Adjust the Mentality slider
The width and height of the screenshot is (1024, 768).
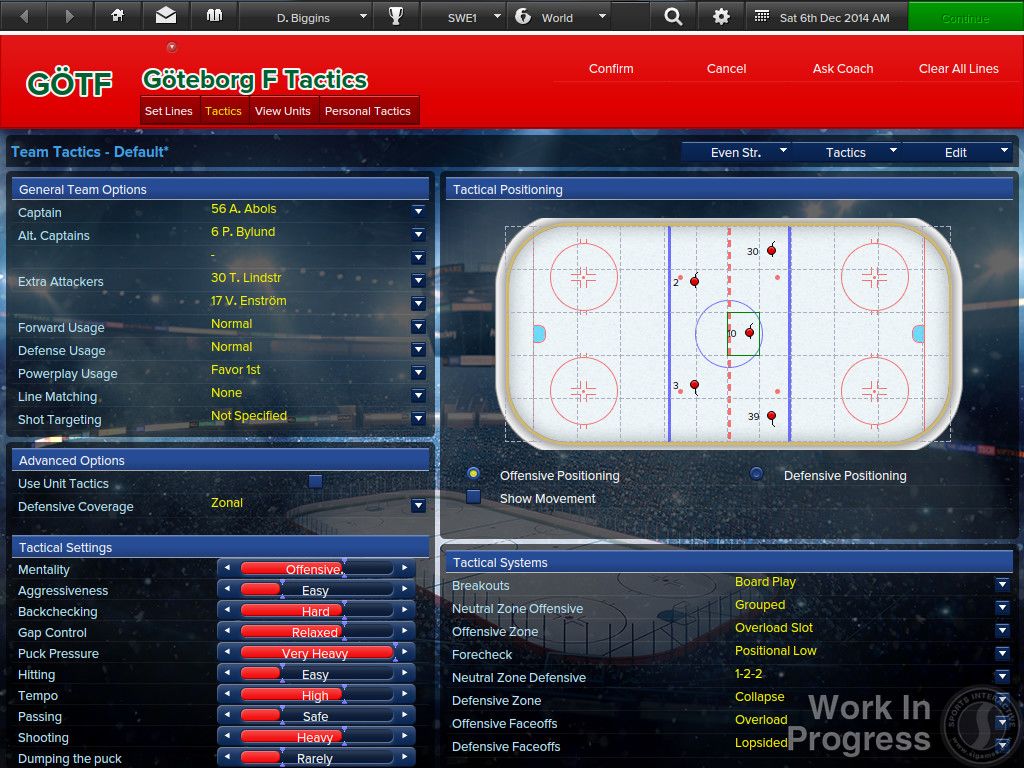[x=315, y=569]
